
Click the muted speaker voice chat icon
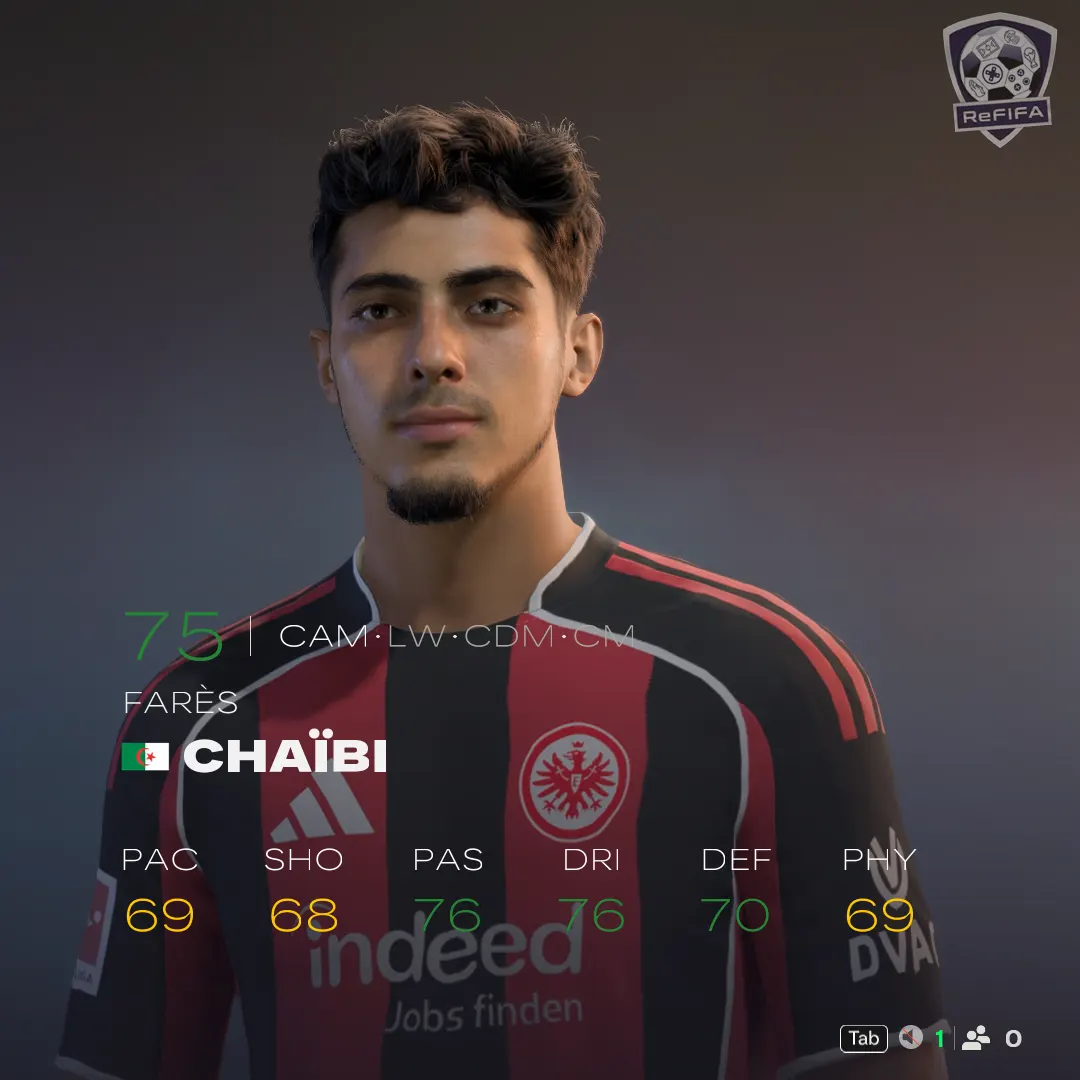tap(910, 1038)
